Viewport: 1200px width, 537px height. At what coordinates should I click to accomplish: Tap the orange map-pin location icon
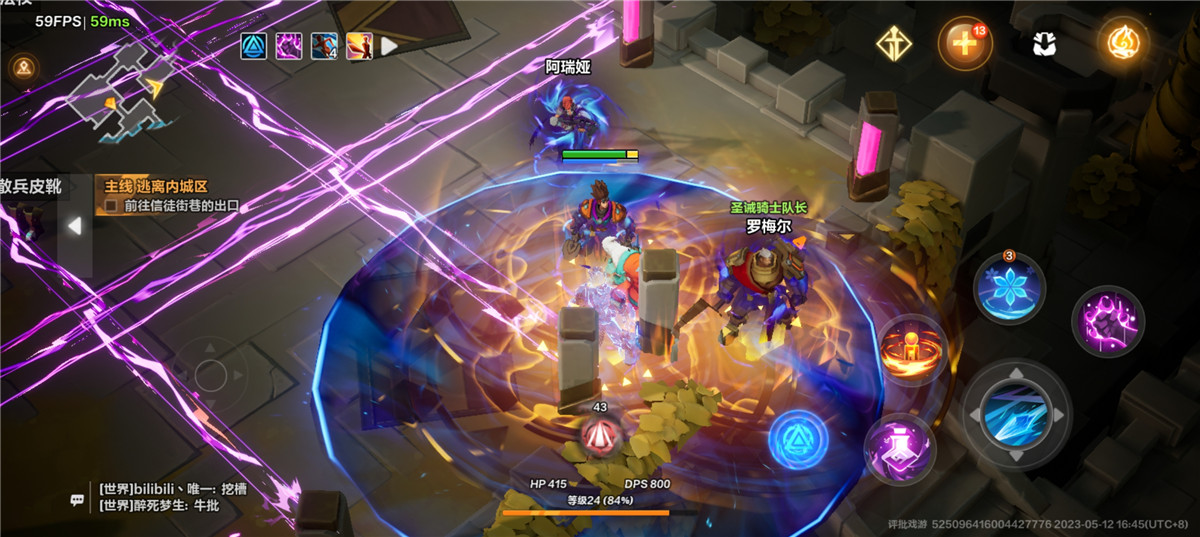[x=22, y=68]
